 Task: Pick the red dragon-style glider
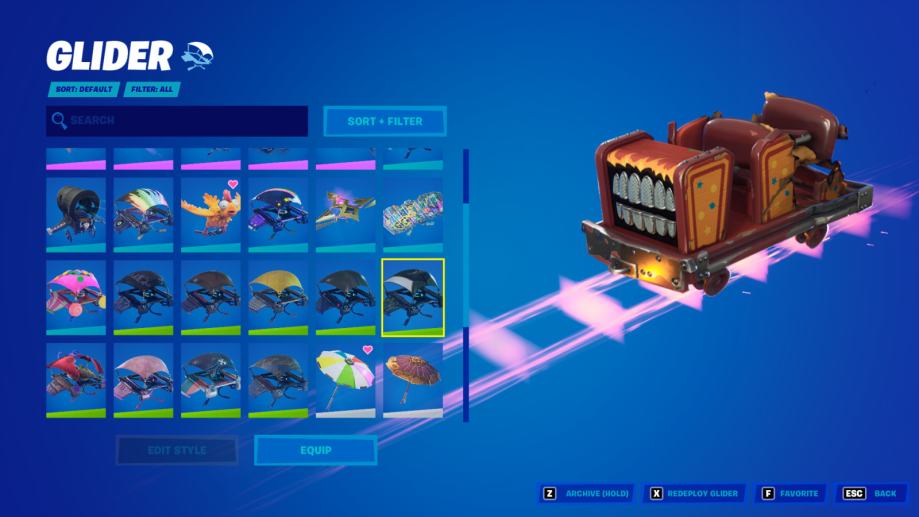coord(76,380)
